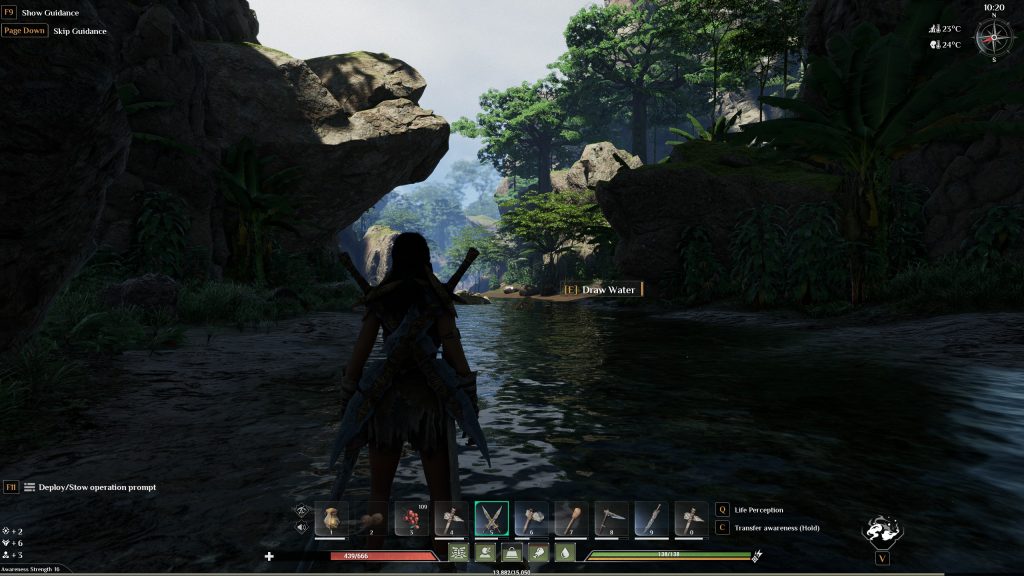The width and height of the screenshot is (1024, 576).
Task: Click the Deploy/Stow operation prompt list icon
Action: point(30,487)
